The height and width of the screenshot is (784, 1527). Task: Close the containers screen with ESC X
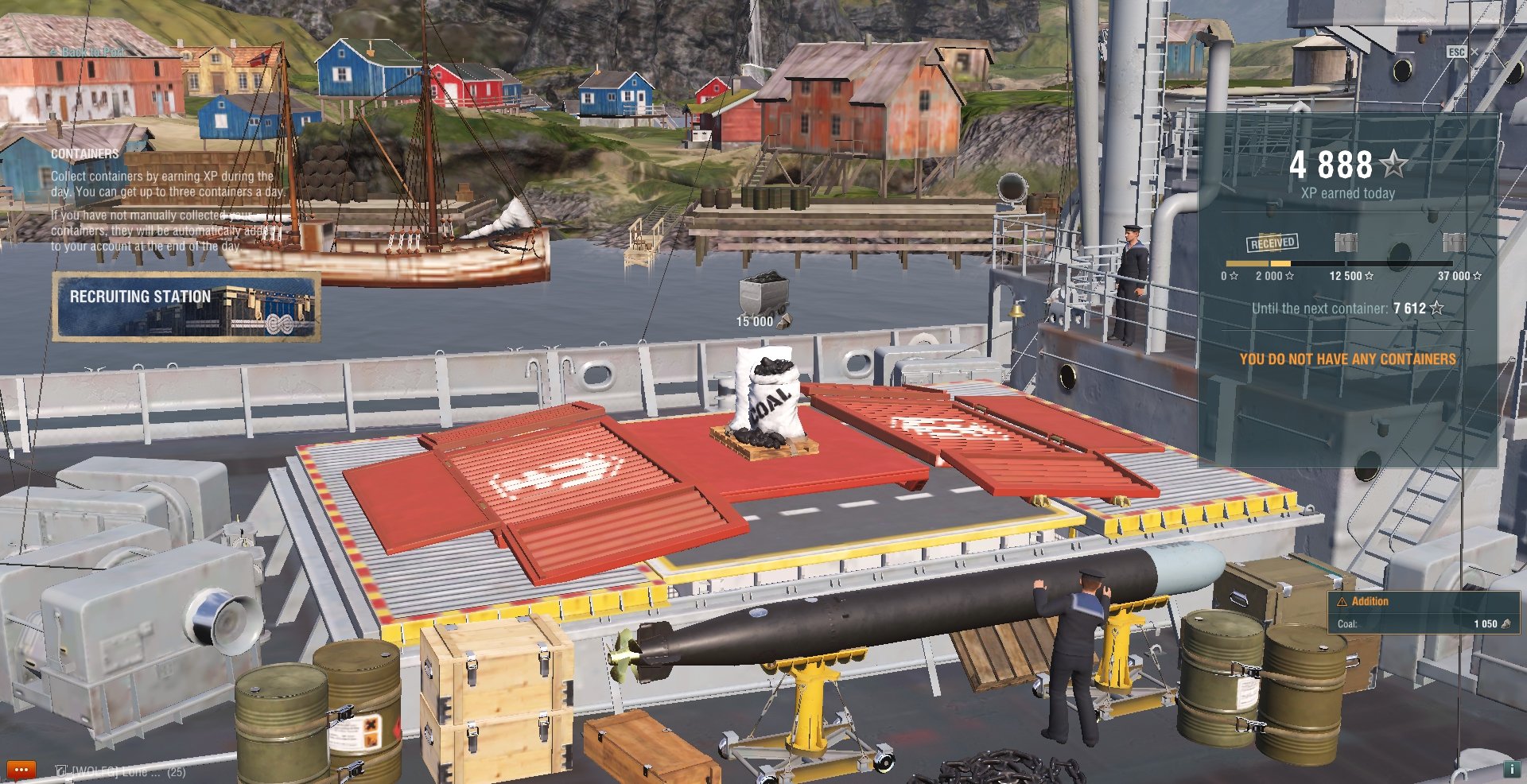[1462, 52]
